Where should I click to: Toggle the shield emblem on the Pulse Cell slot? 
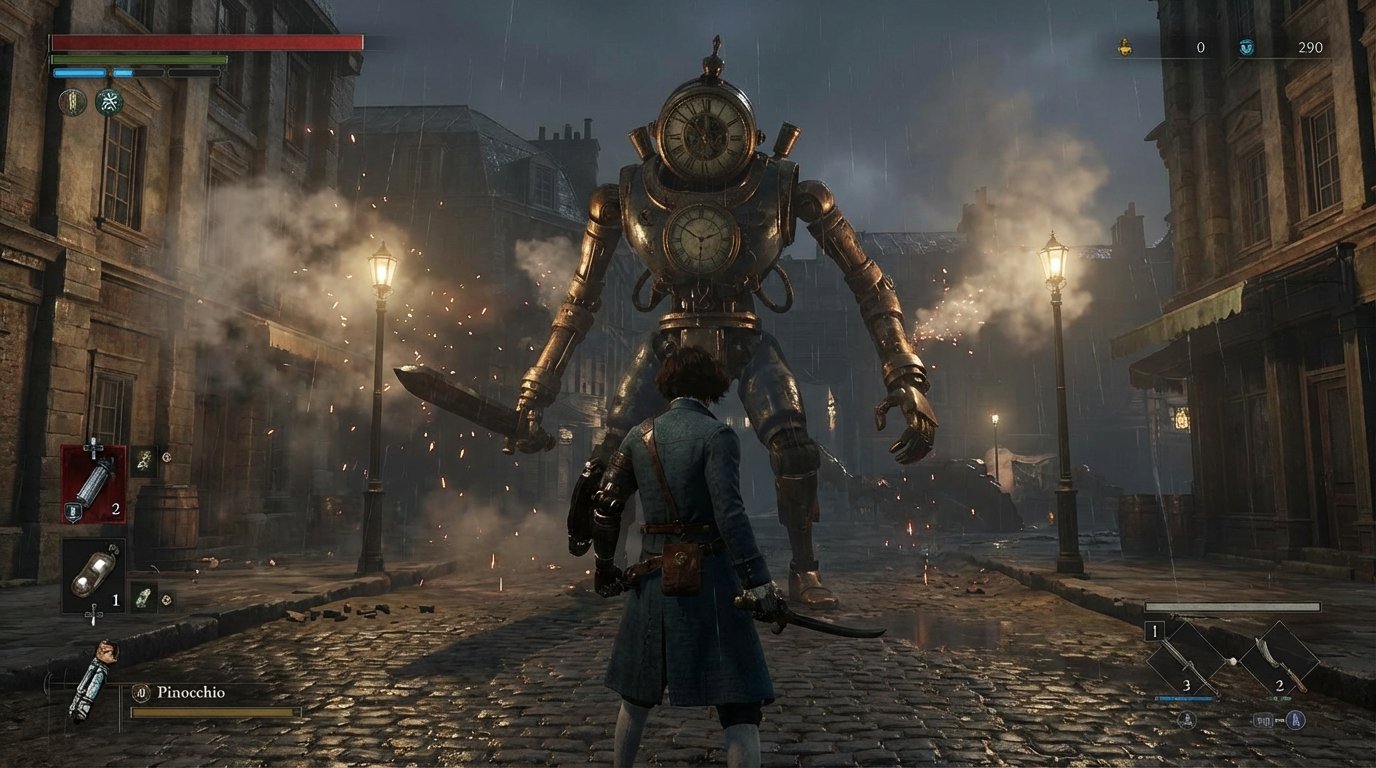(x=73, y=512)
